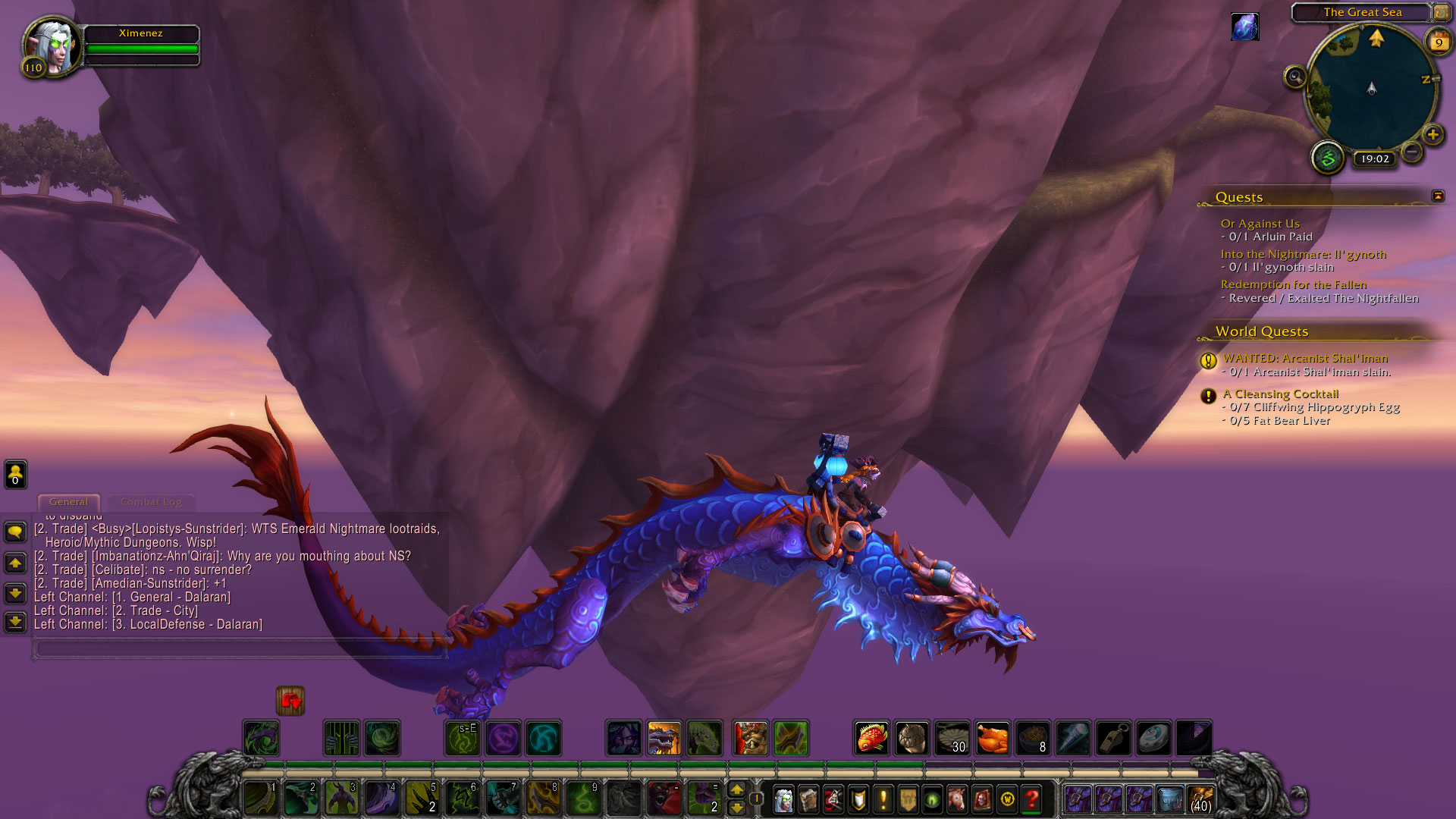Open the red question mark help button

[1031, 799]
